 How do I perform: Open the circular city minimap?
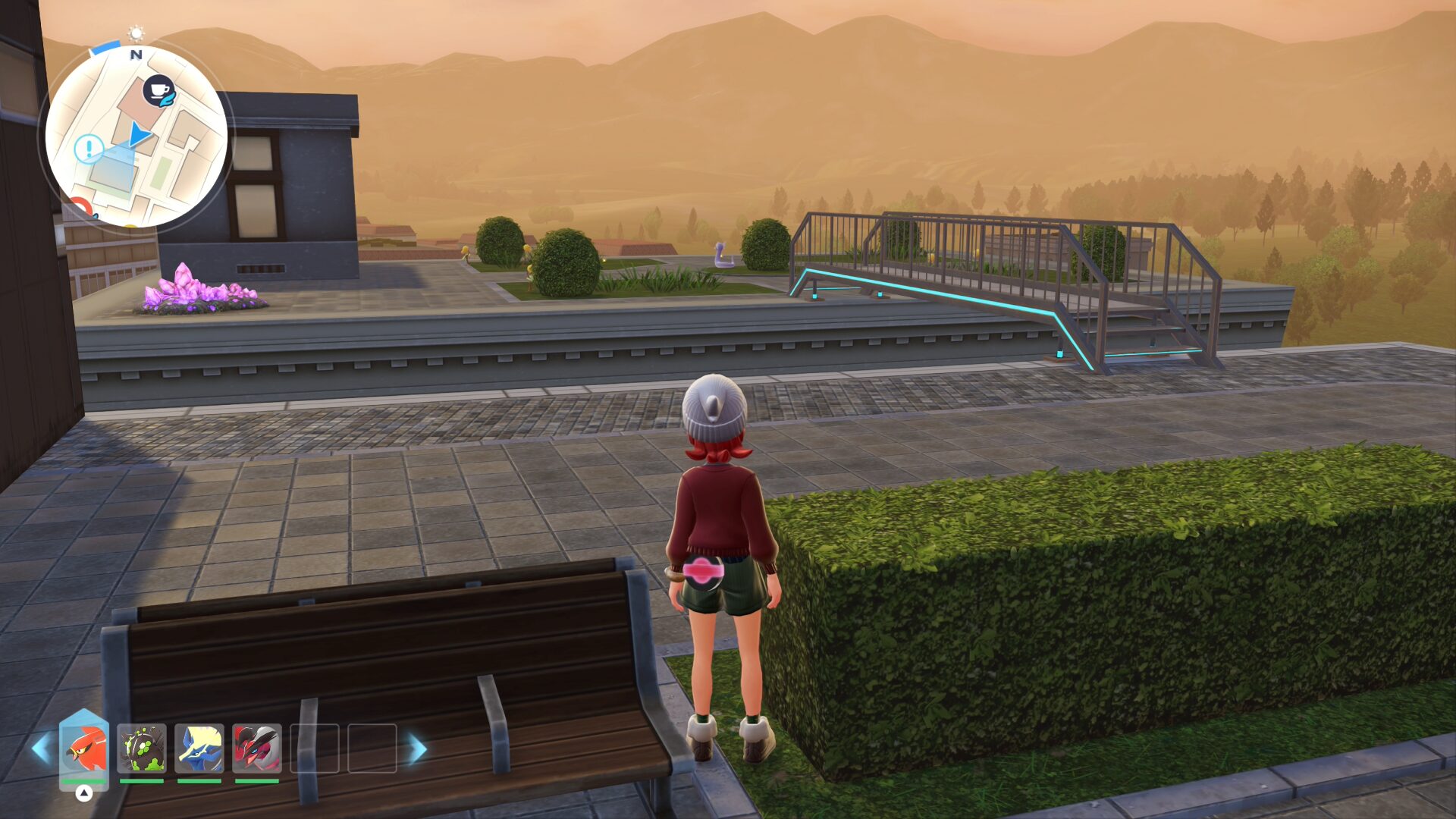pos(136,136)
